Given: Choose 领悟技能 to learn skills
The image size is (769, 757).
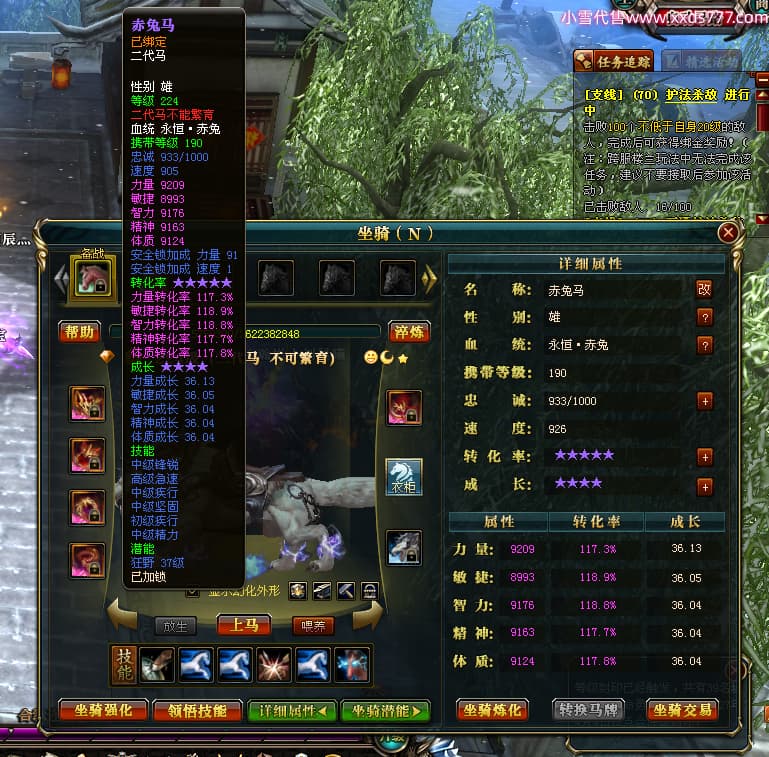Looking at the screenshot, I should tap(197, 711).
